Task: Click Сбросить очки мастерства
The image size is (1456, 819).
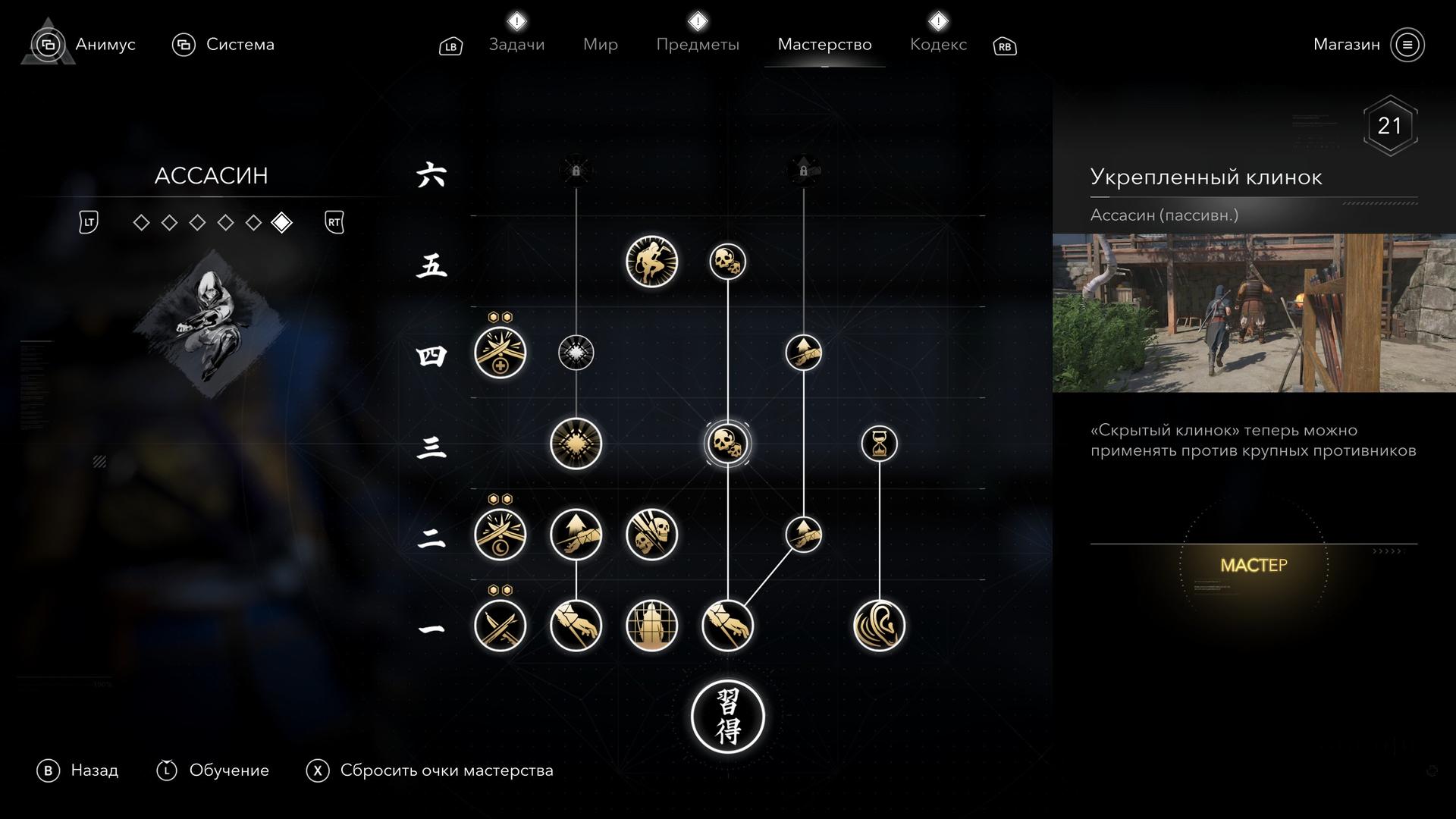Action: tap(446, 770)
